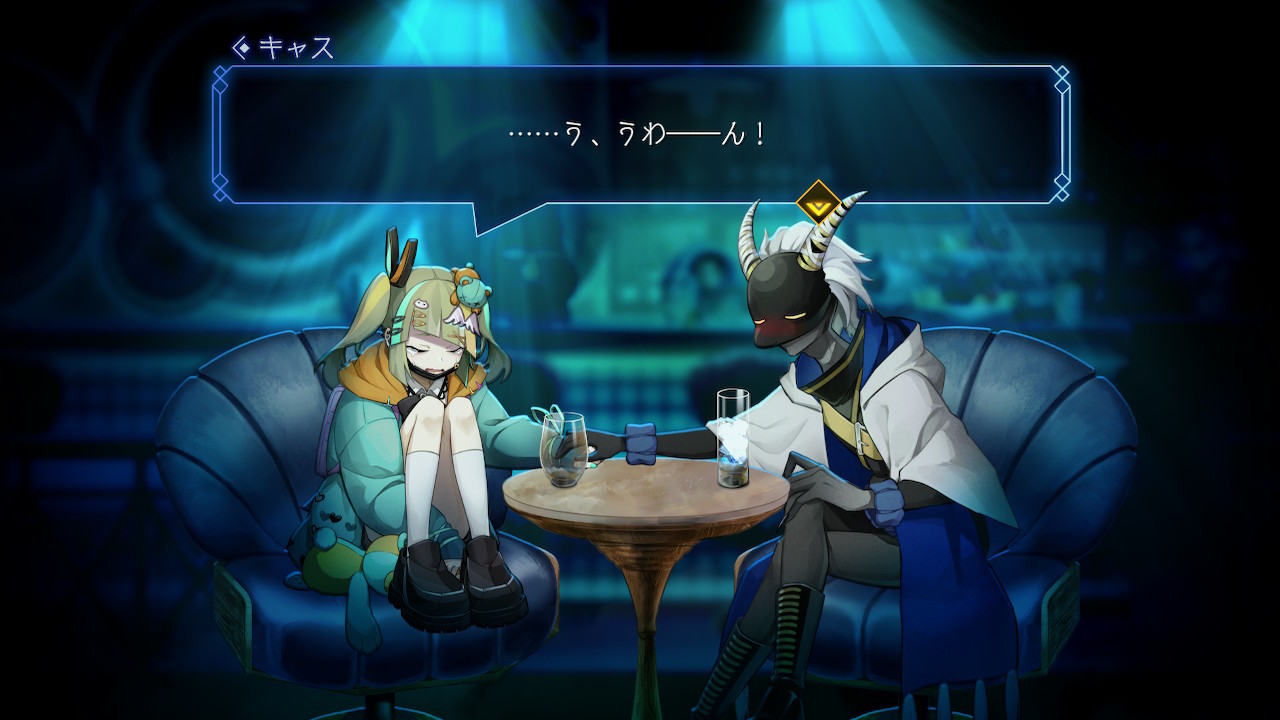Click the yellow diamond advance-dialogue indicator
This screenshot has width=1280, height=720.
(x=818, y=203)
